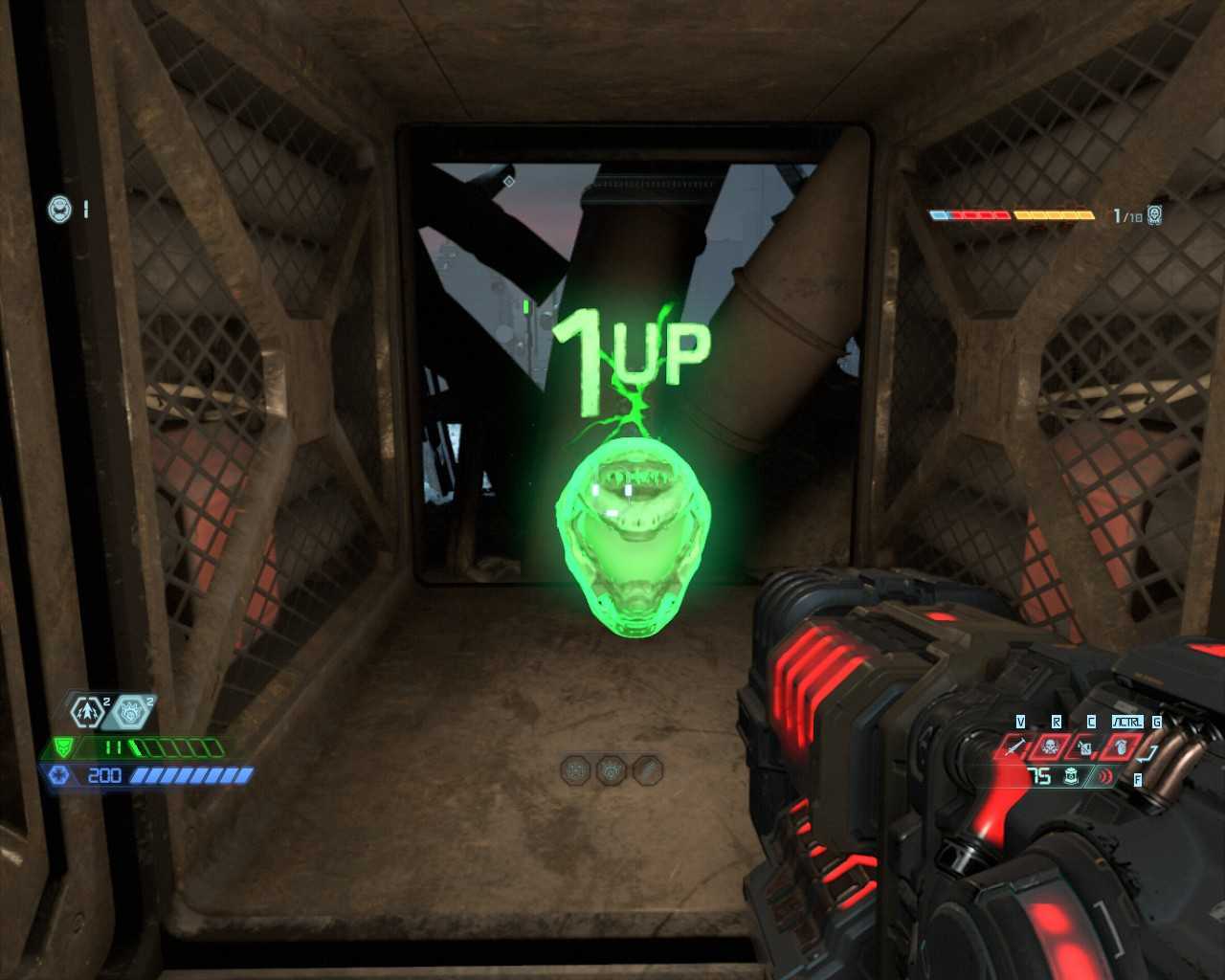Screen dimensions: 1225x980
Task: Click the green armor shield icon
Action: pyautogui.click(x=63, y=746)
